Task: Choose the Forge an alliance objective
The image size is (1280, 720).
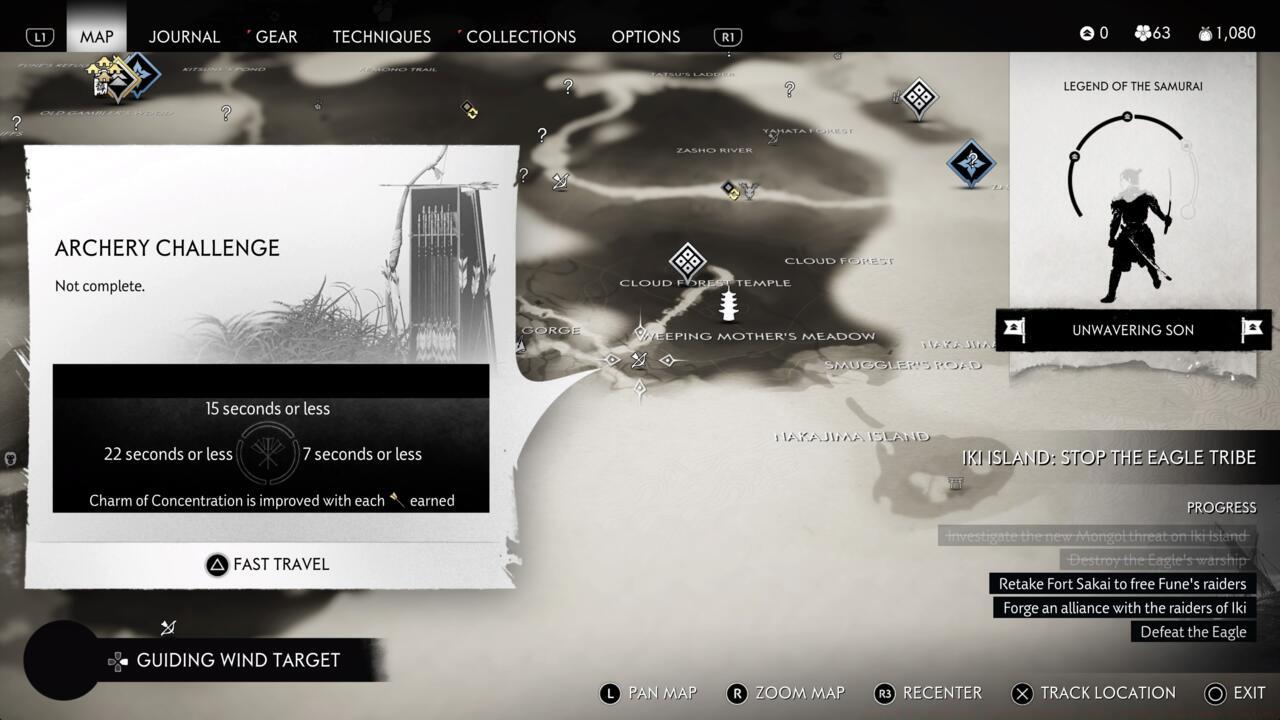Action: click(x=1124, y=608)
